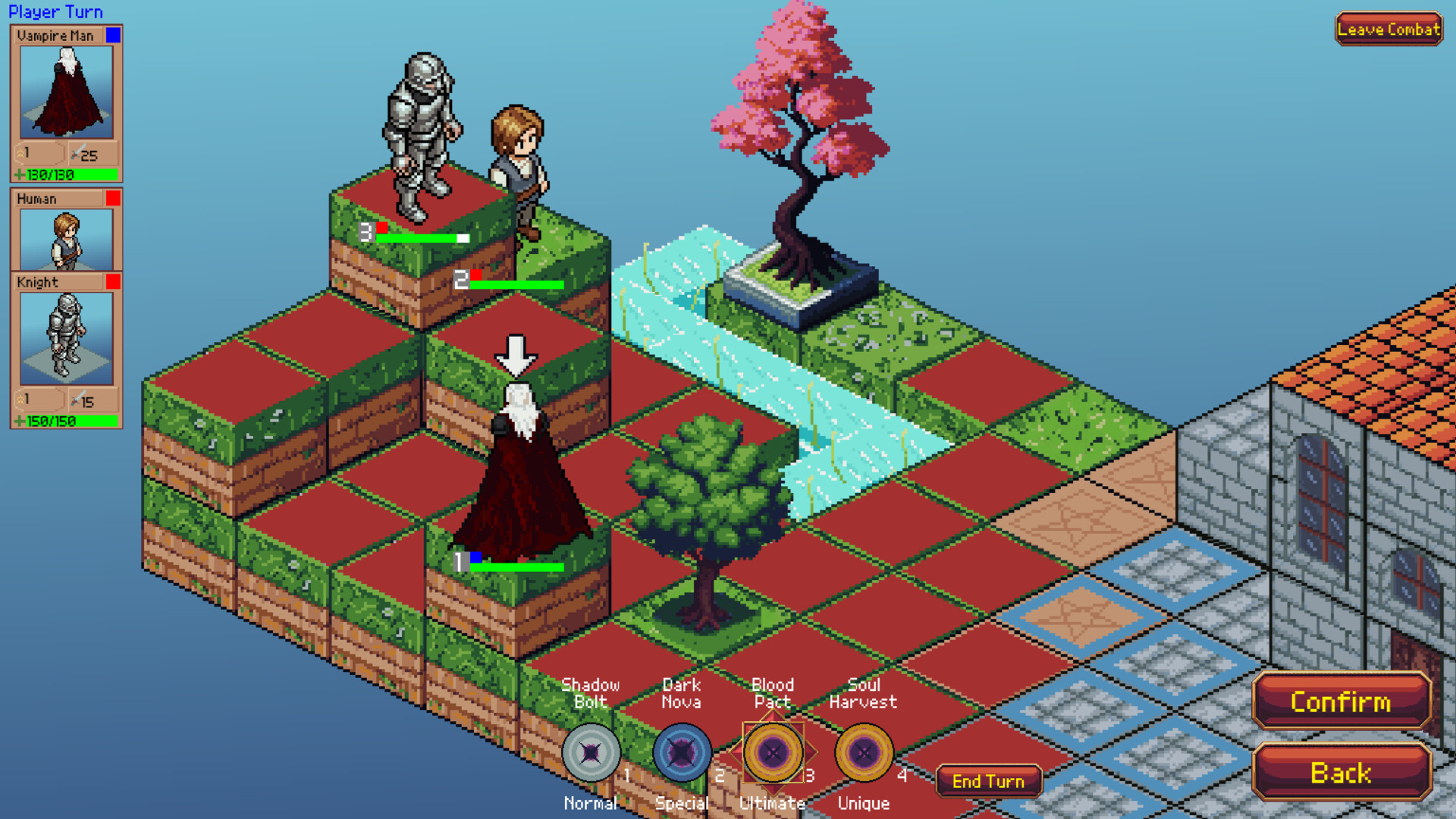Toggle the blue team marker on Vampire Man
1456x819 pixels.
(114, 35)
